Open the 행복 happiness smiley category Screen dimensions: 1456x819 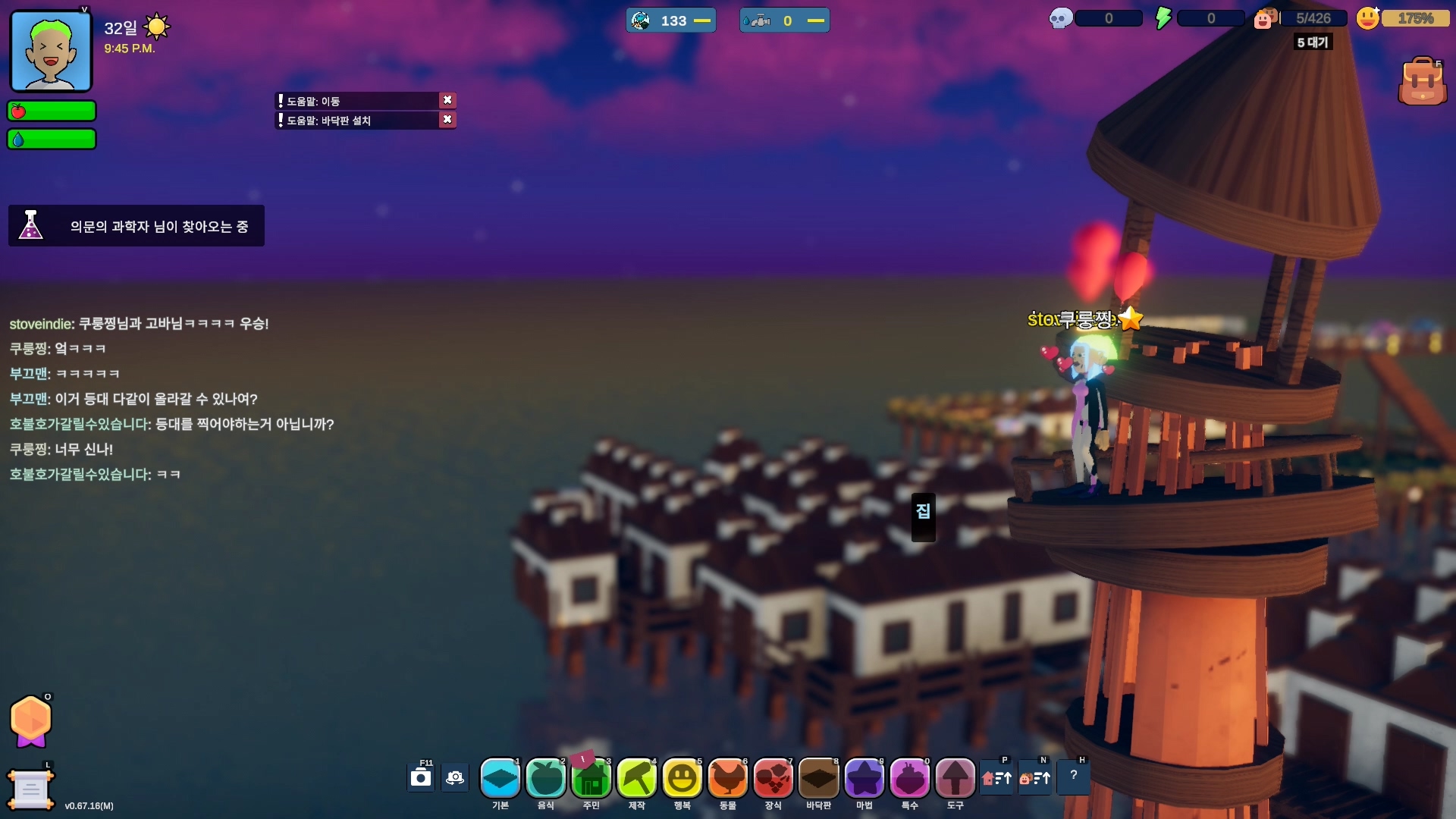tap(682, 778)
